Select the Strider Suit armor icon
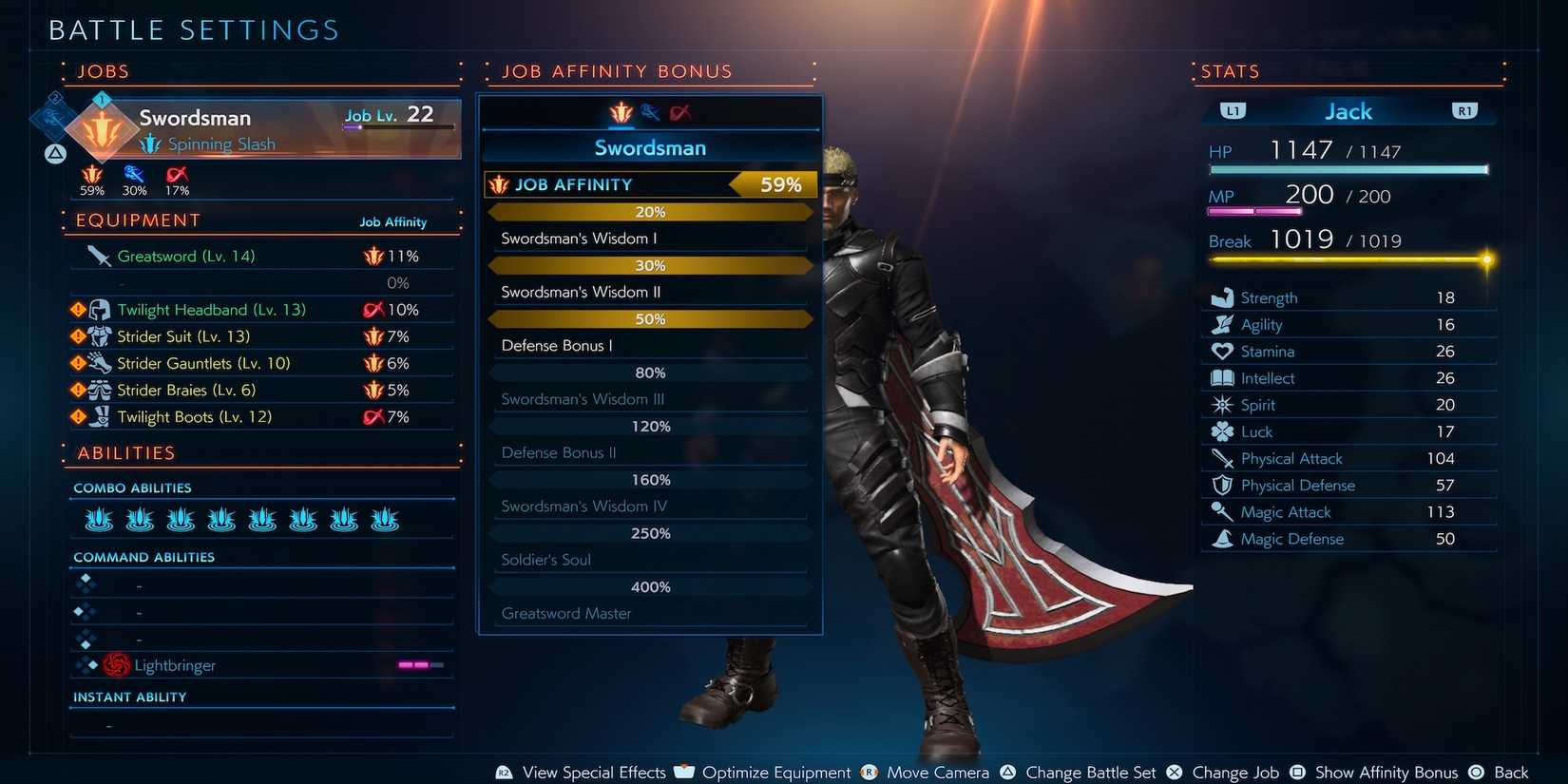The height and width of the screenshot is (784, 1568). (x=99, y=335)
